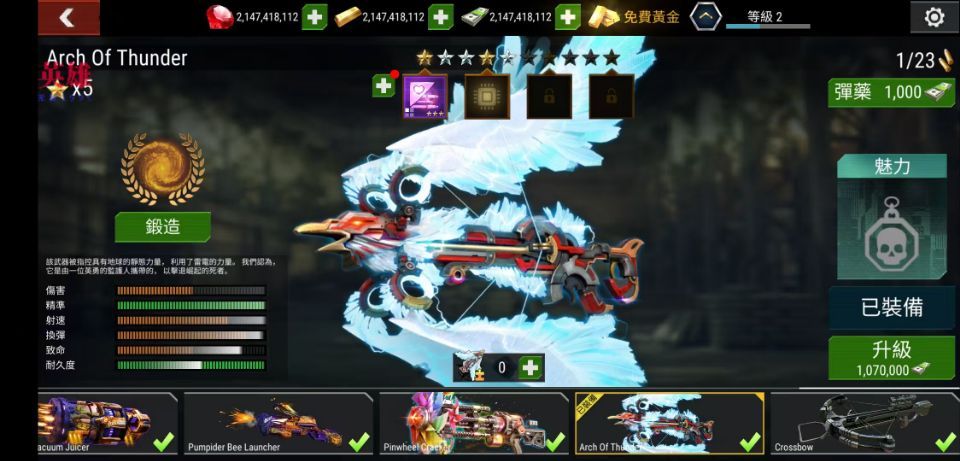Screen dimensions: 960x461
Task: Select the Pumpider Bee Launcher weapon
Action: point(277,424)
